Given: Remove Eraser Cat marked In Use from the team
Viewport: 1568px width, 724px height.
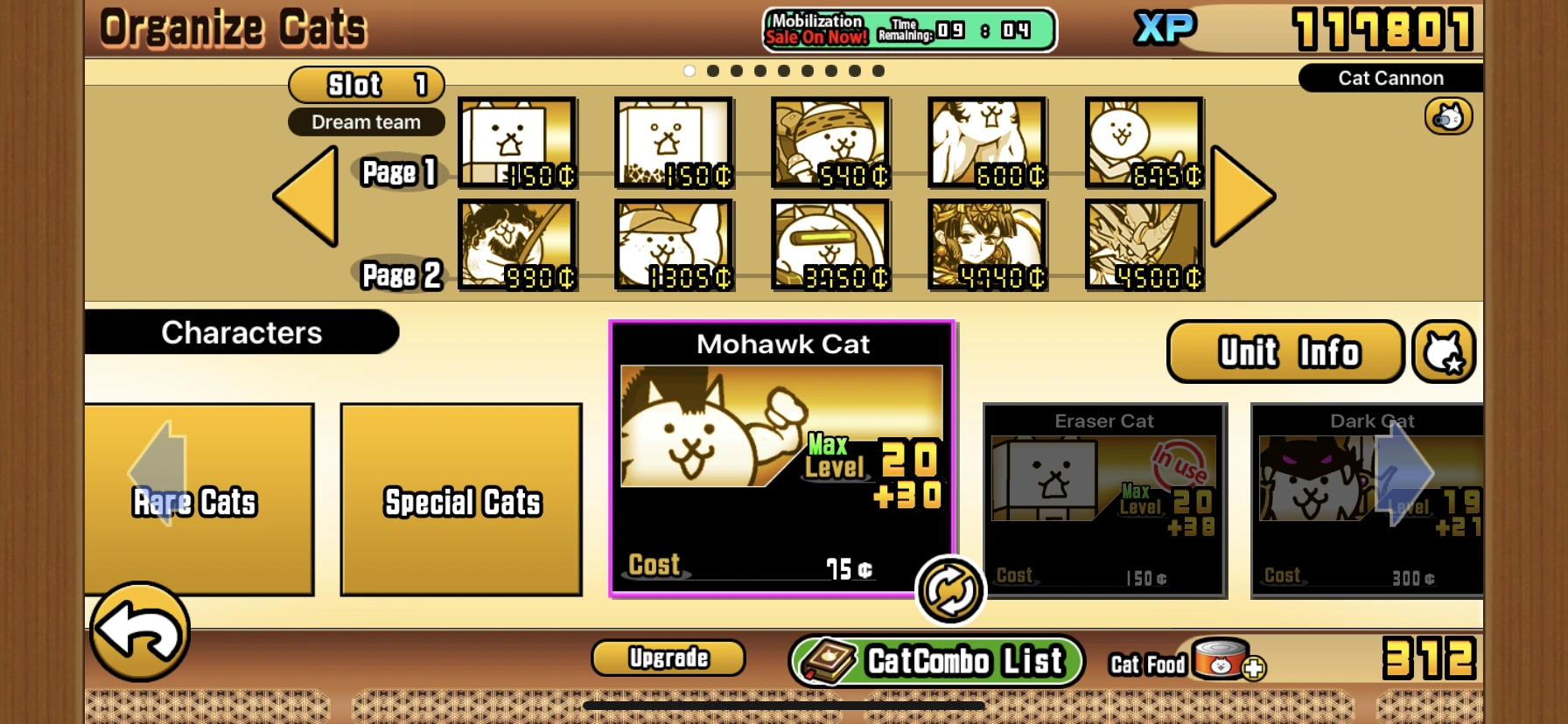Looking at the screenshot, I should point(1105,498).
